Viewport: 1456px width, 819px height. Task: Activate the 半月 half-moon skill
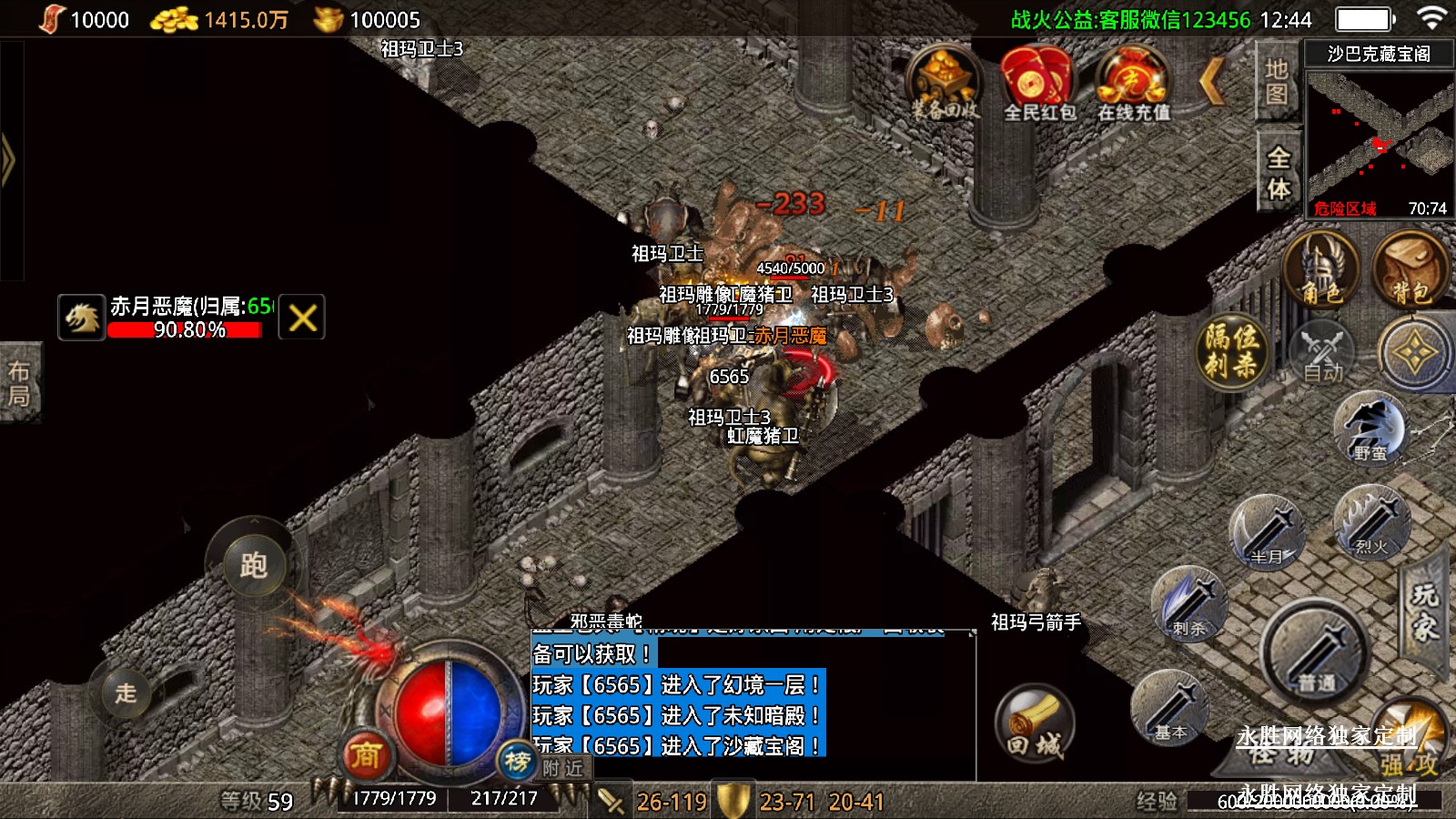point(1266,531)
